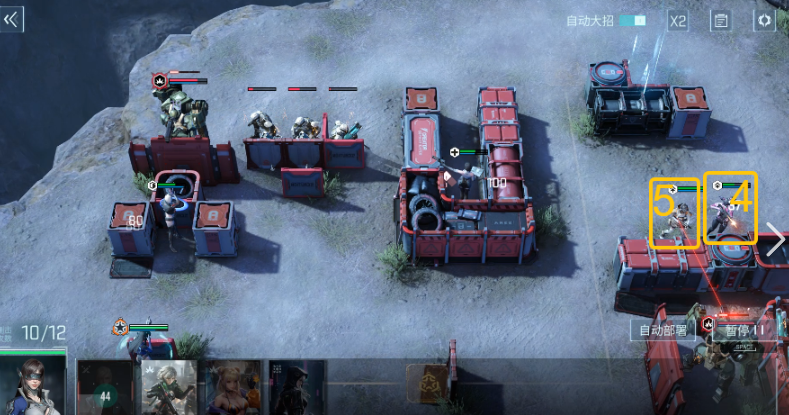
Task: Open the settings gear icon
Action: pyautogui.click(x=764, y=20)
